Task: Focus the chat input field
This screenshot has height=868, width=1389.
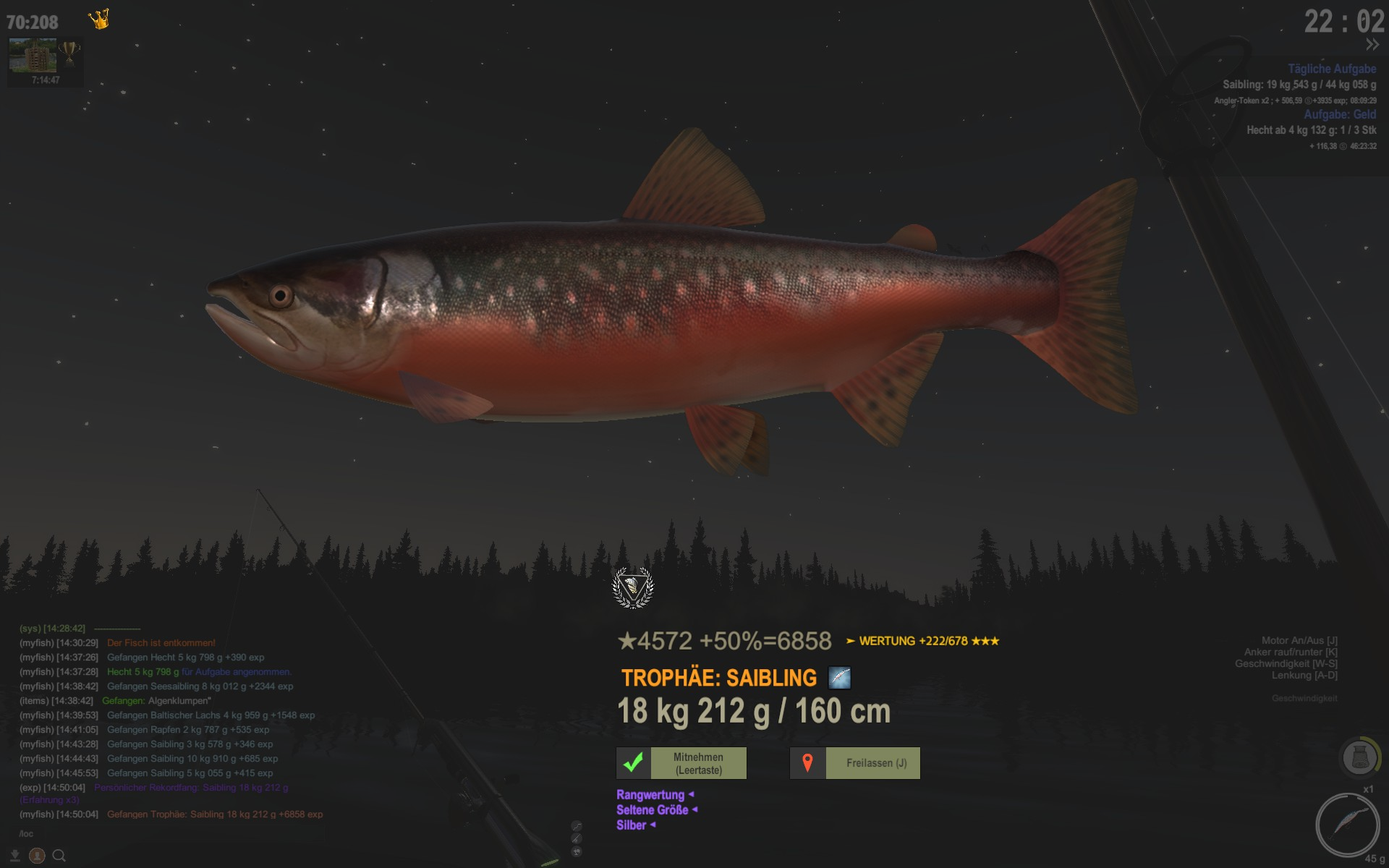Action: coord(145,834)
